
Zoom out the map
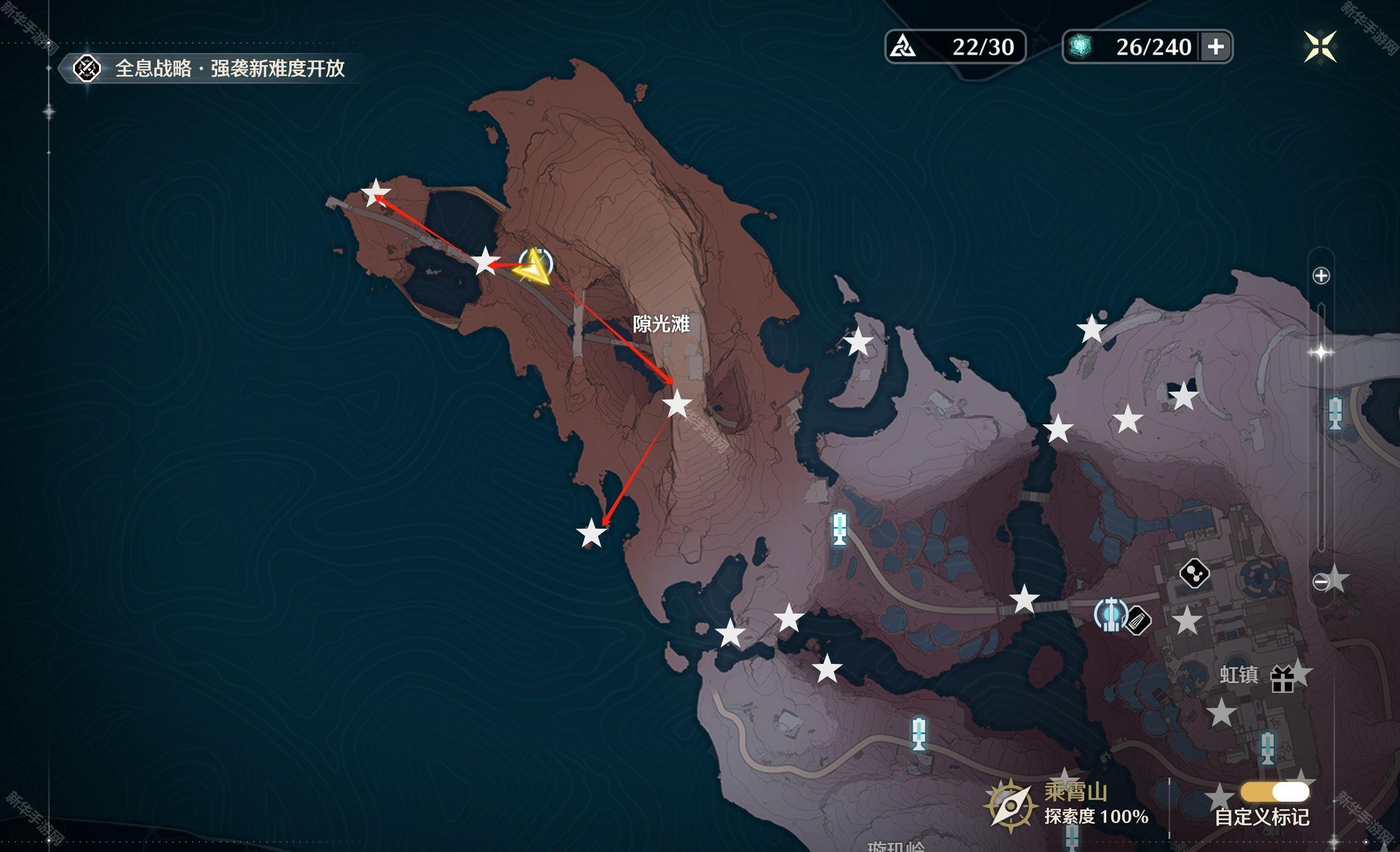(1321, 581)
